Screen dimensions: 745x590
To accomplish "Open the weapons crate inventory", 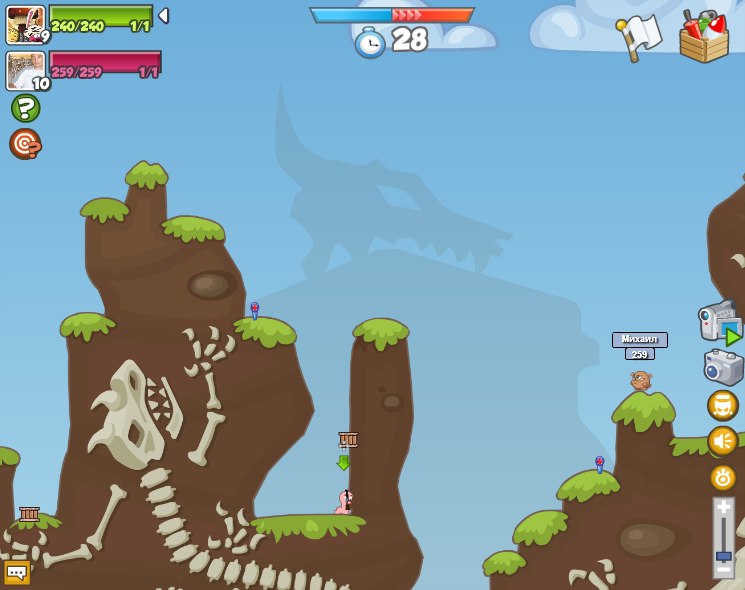I will (703, 38).
